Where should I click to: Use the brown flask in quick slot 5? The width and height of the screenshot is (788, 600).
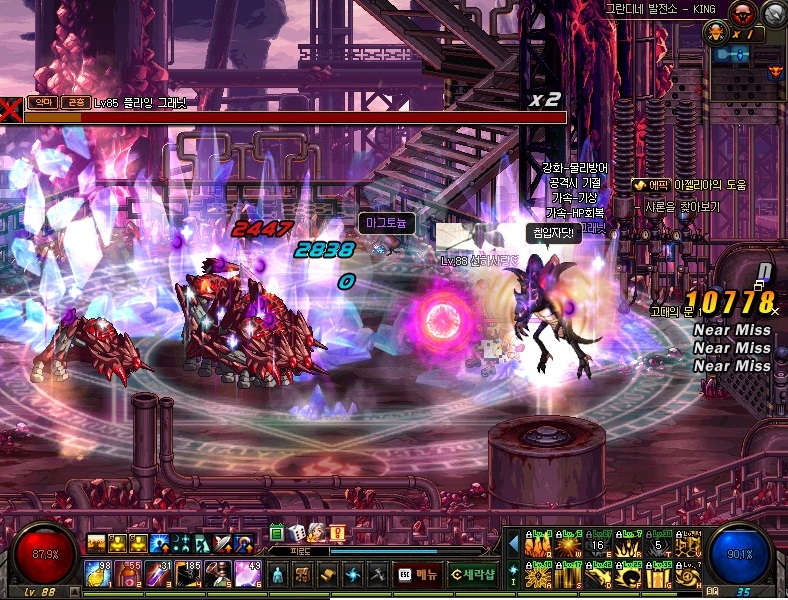[x=218, y=573]
